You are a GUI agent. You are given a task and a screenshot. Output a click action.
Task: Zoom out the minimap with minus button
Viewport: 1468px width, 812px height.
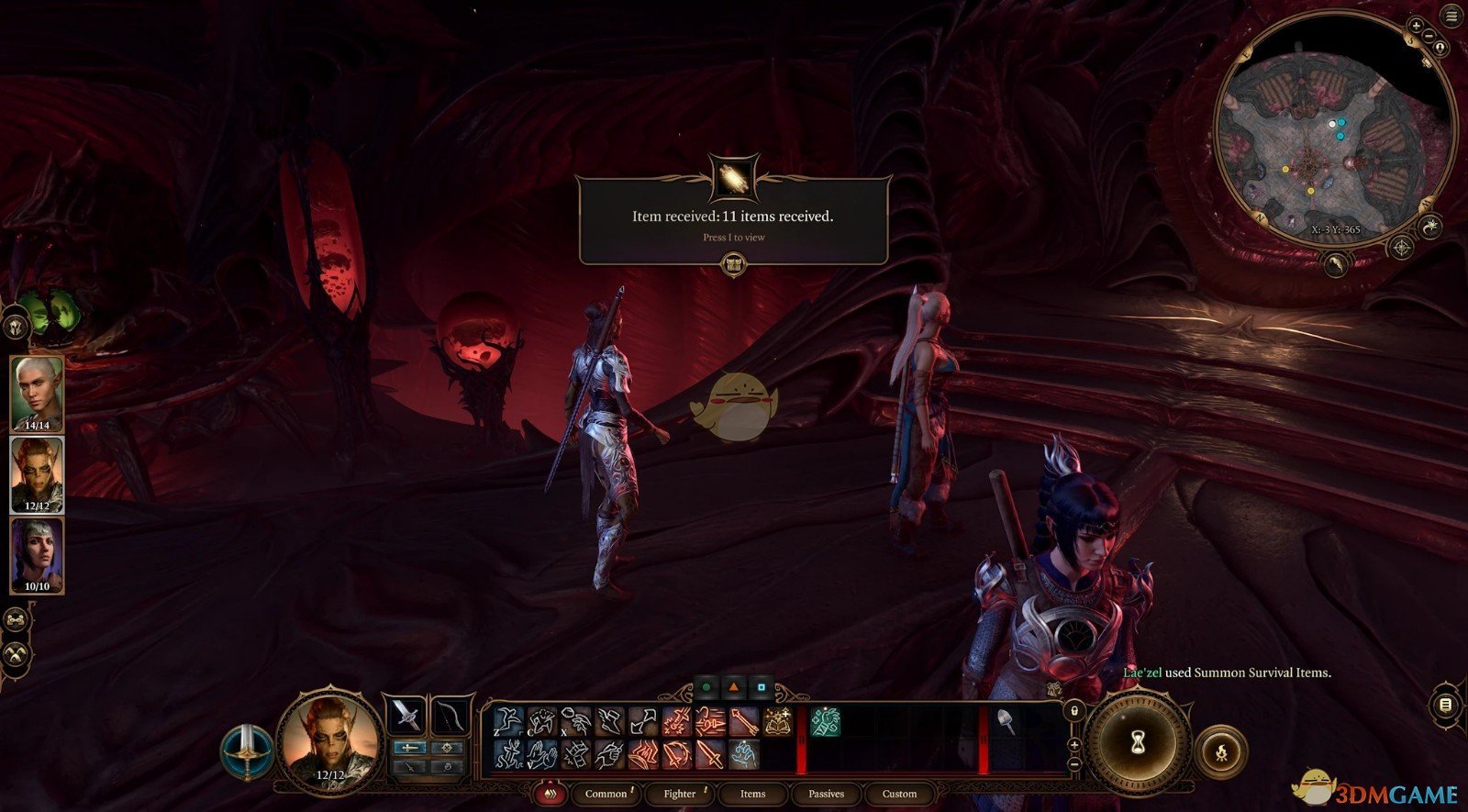tap(1429, 36)
